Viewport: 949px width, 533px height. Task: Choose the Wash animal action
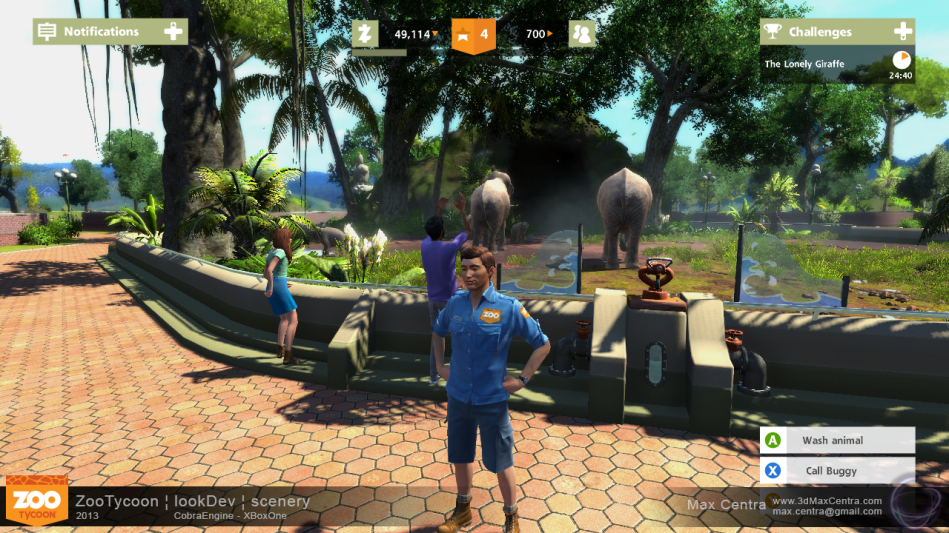coord(838,440)
